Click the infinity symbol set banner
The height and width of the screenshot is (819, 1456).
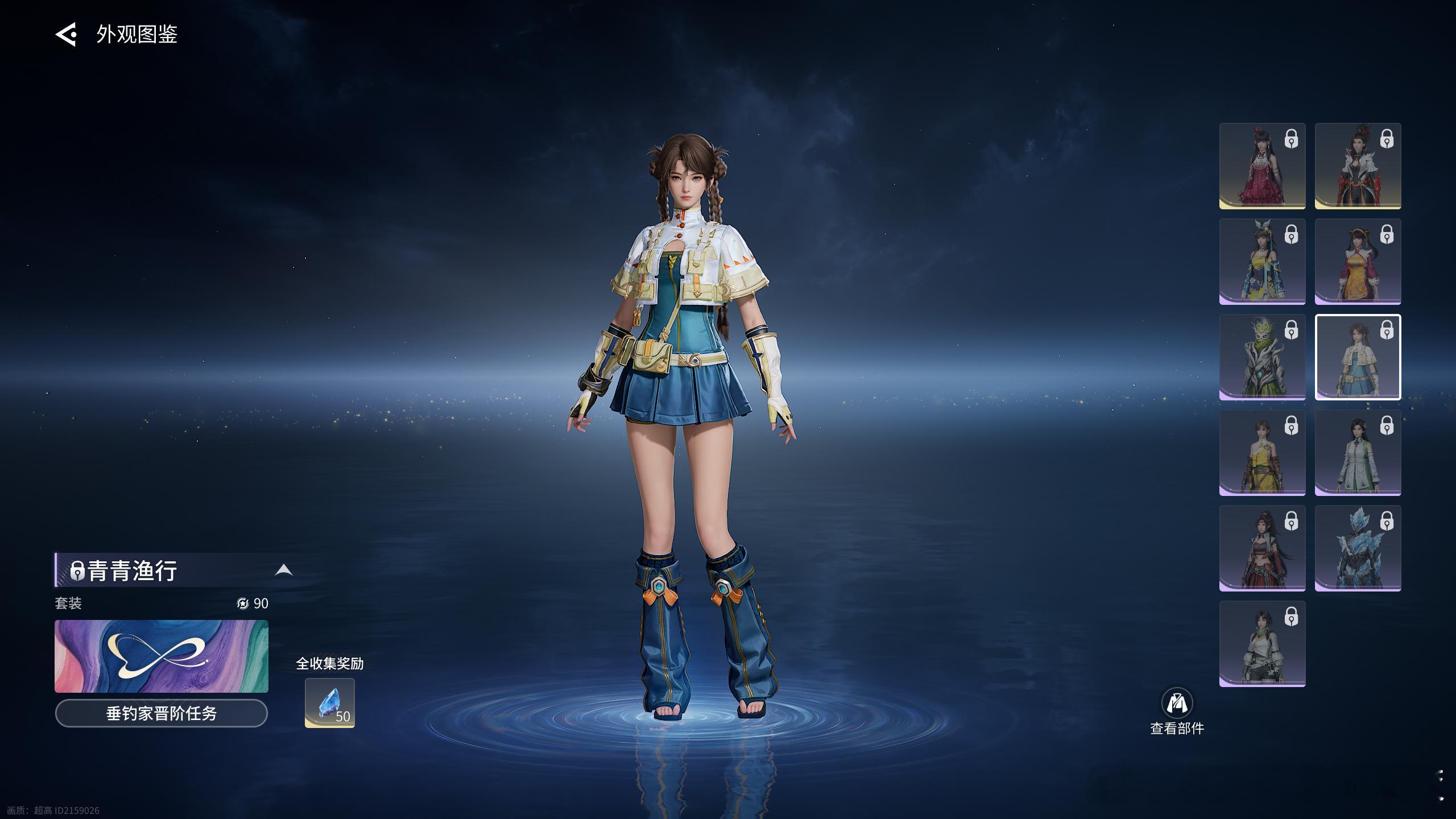click(x=161, y=656)
